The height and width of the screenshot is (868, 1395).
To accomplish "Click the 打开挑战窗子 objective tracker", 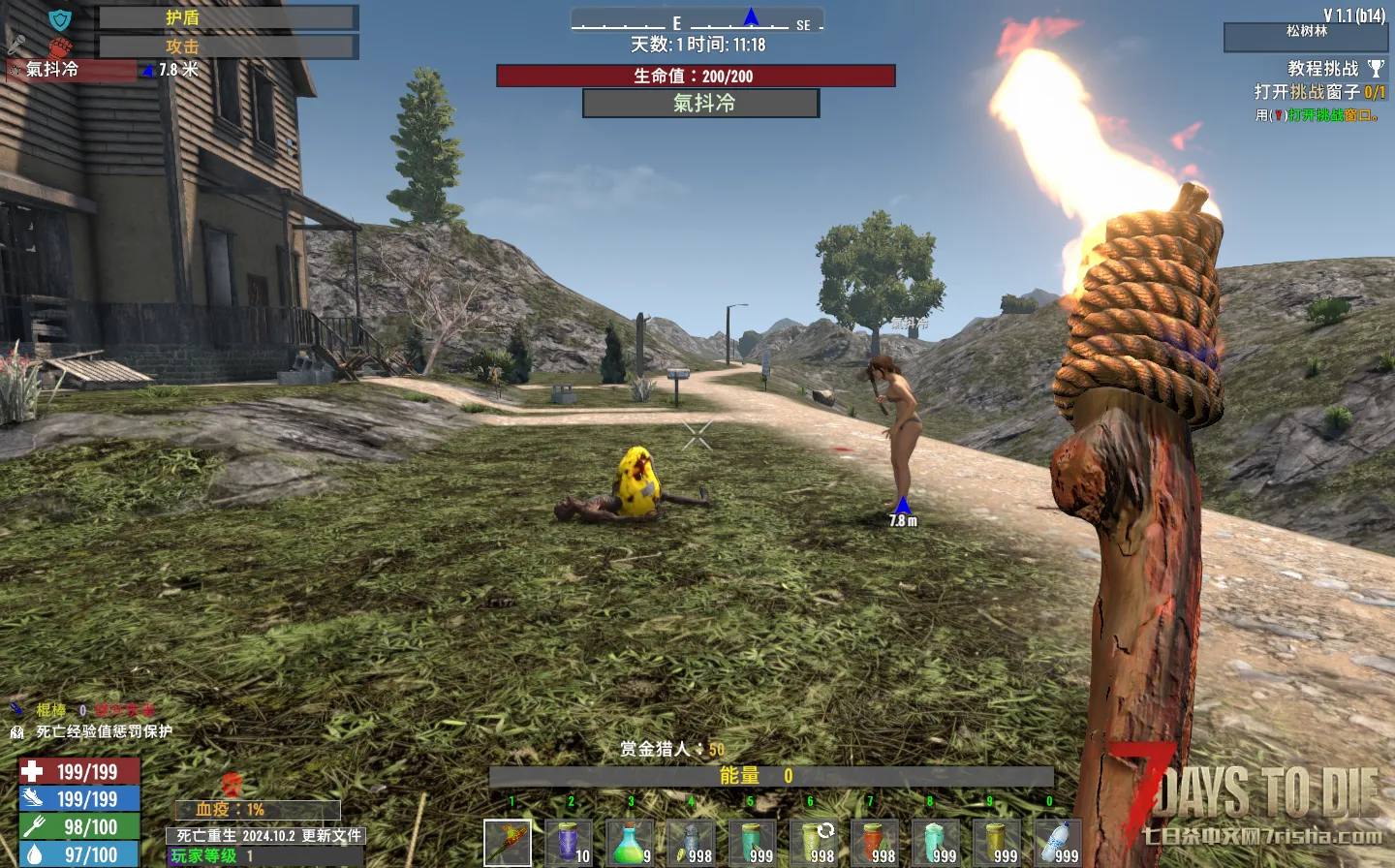I will (1318, 92).
